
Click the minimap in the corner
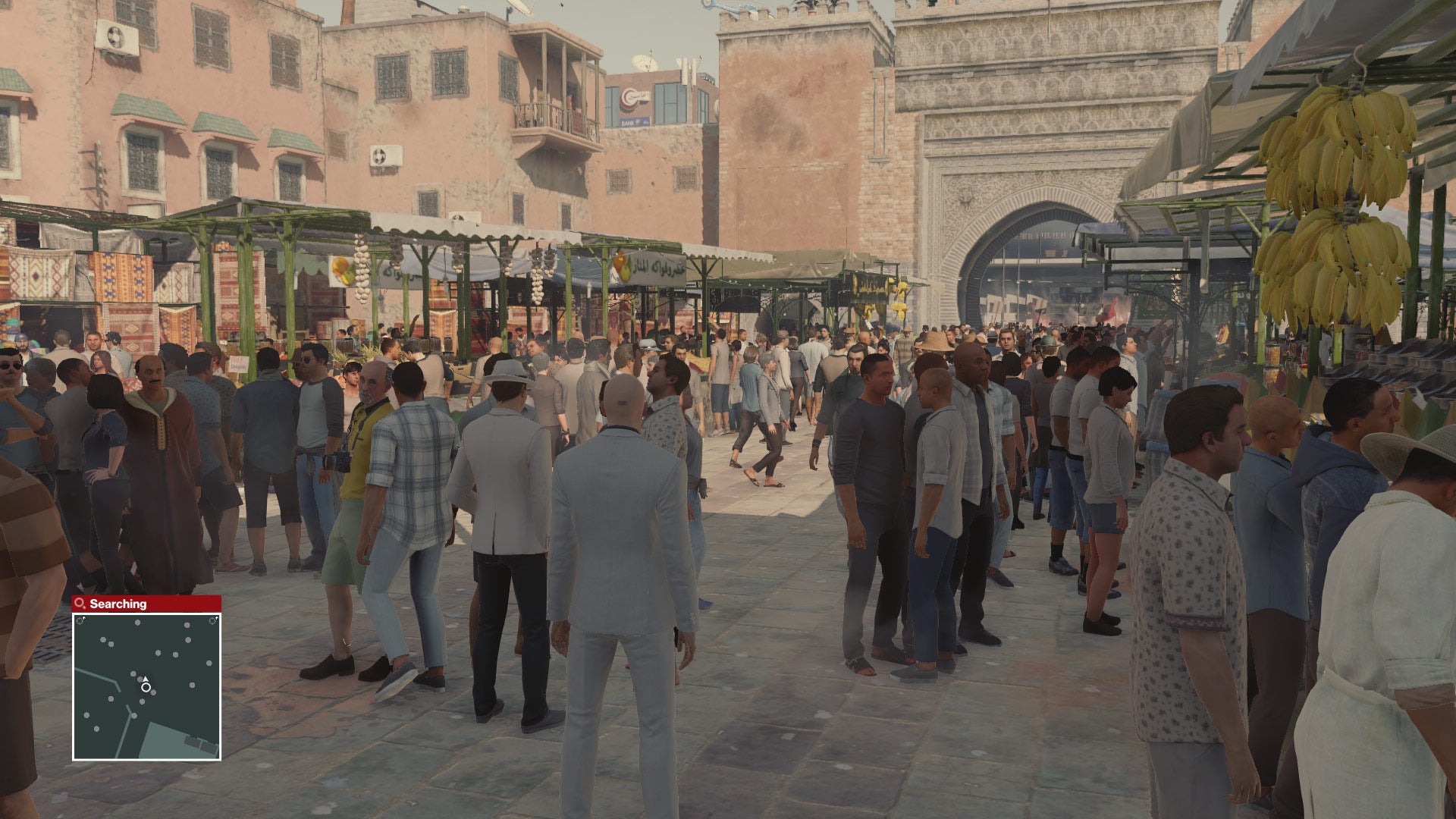point(147,686)
